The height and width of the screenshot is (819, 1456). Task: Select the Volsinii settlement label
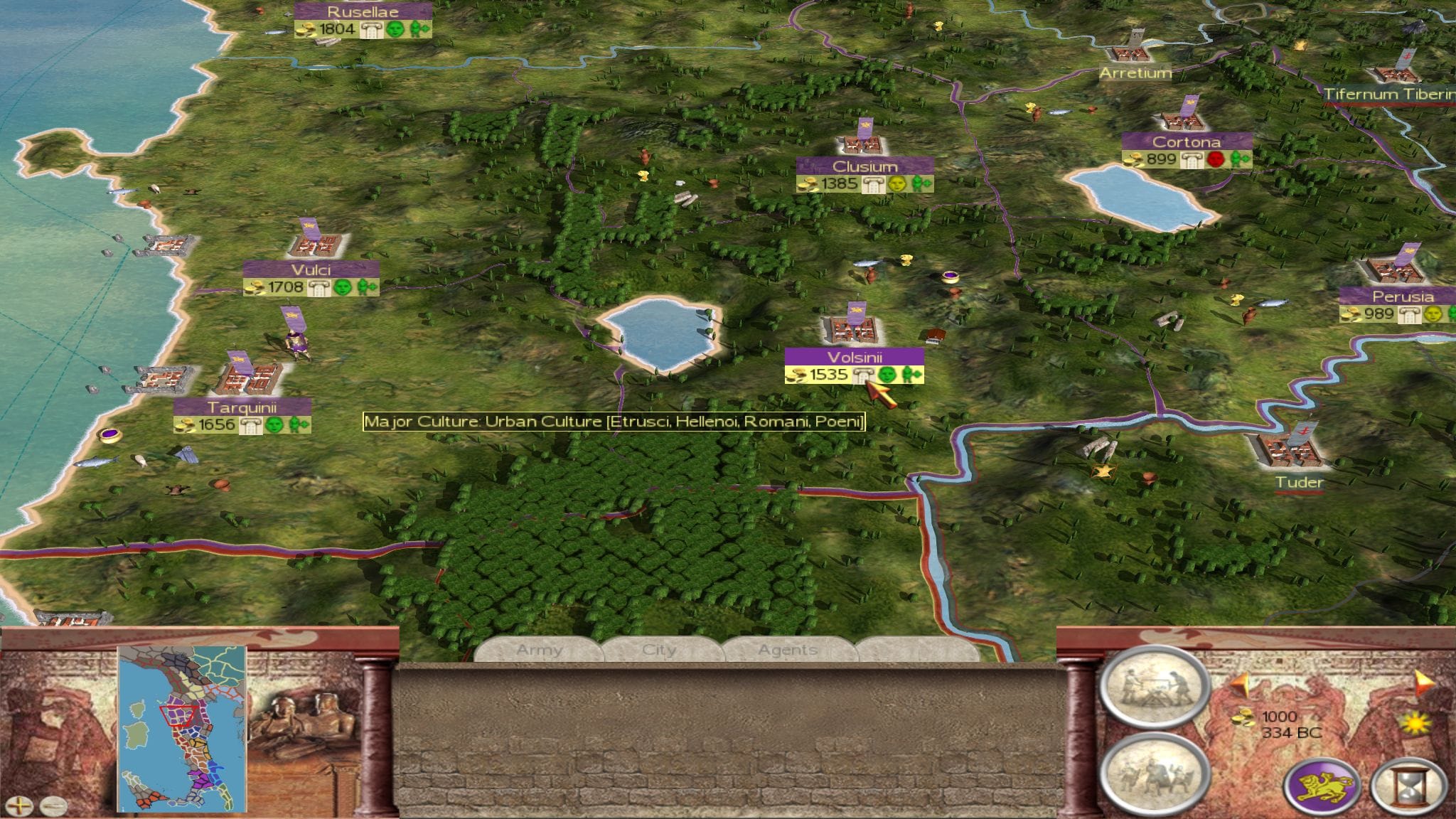click(x=854, y=357)
